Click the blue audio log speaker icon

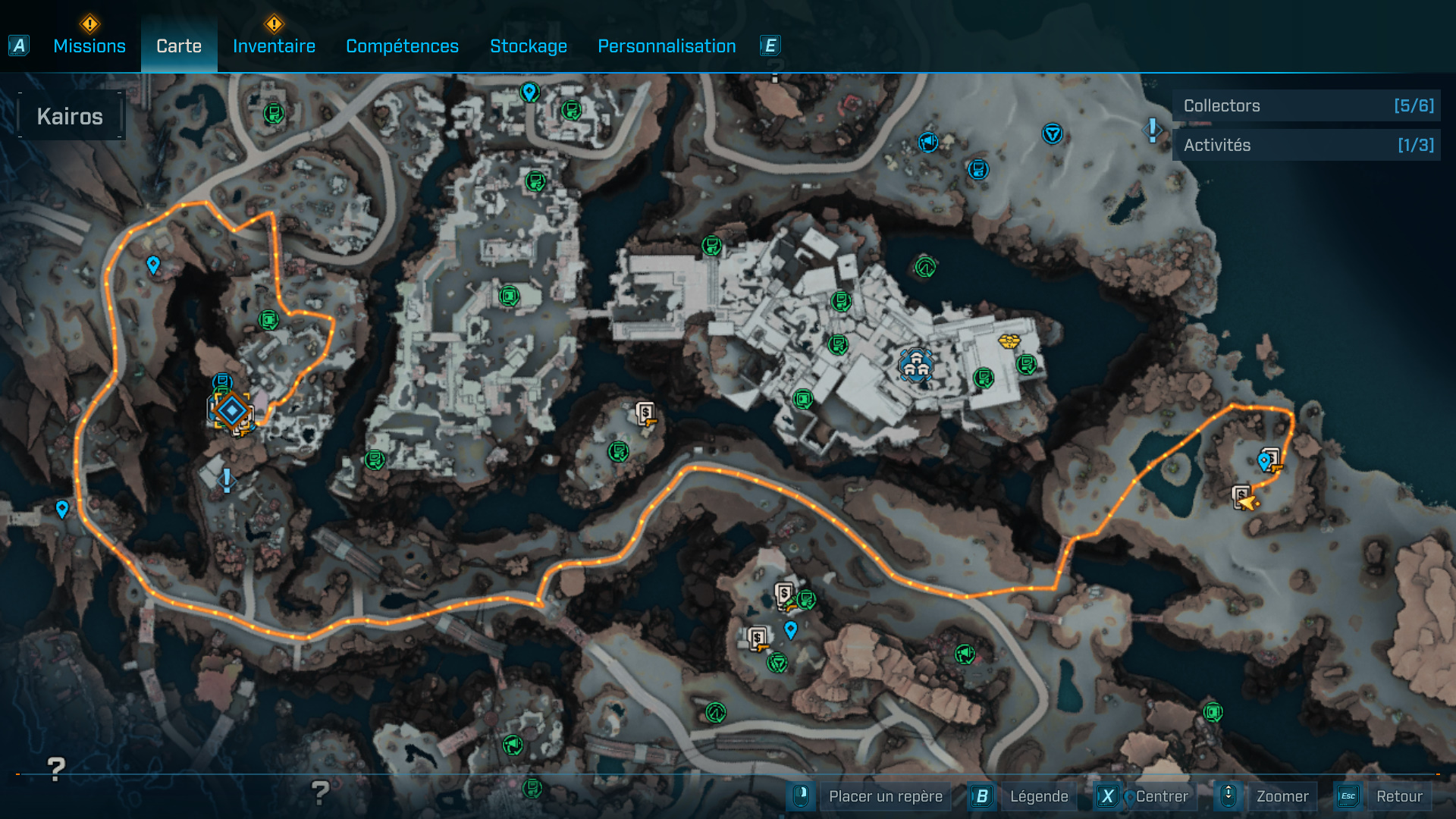click(928, 142)
